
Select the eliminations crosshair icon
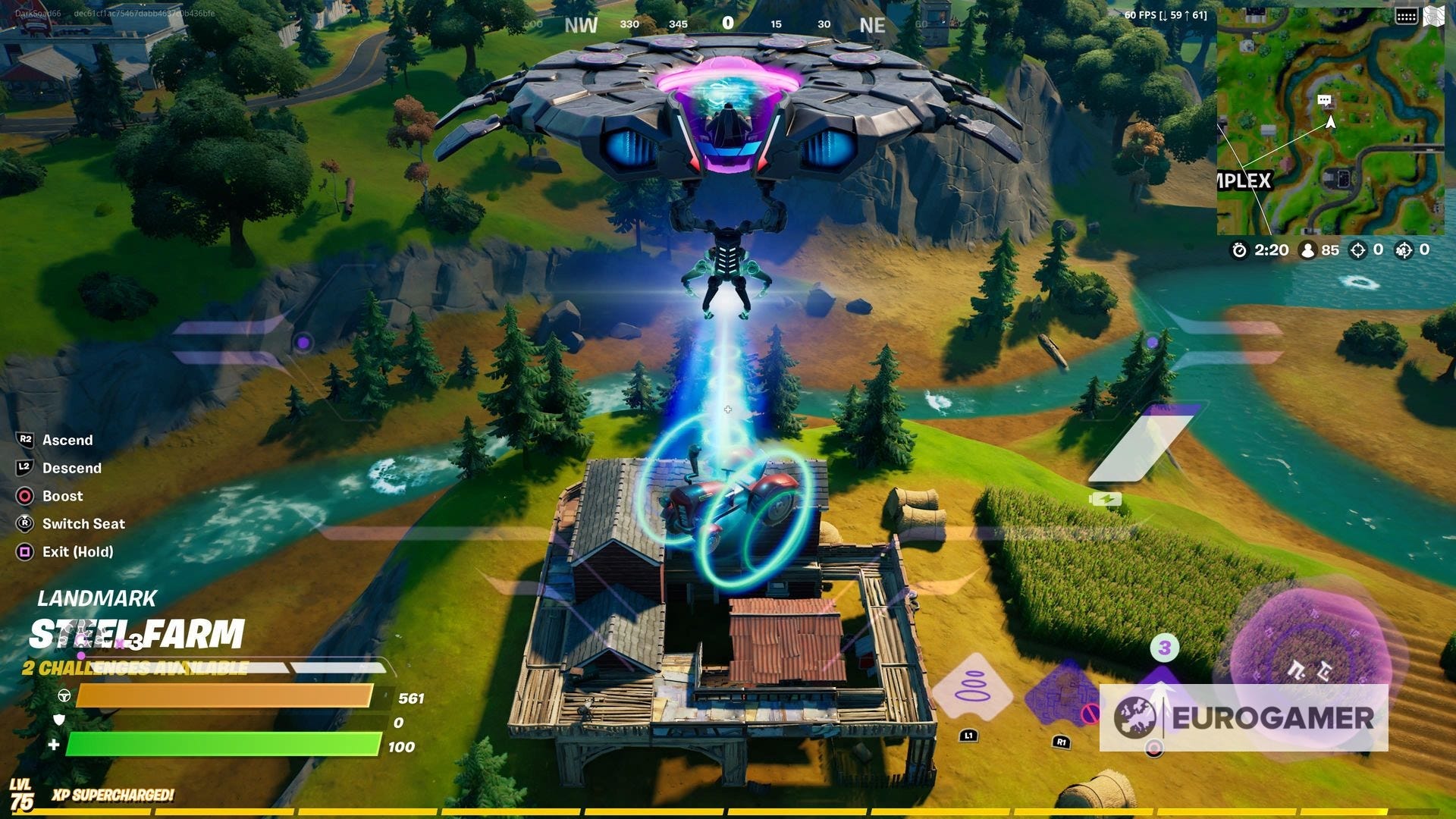coord(1357,250)
